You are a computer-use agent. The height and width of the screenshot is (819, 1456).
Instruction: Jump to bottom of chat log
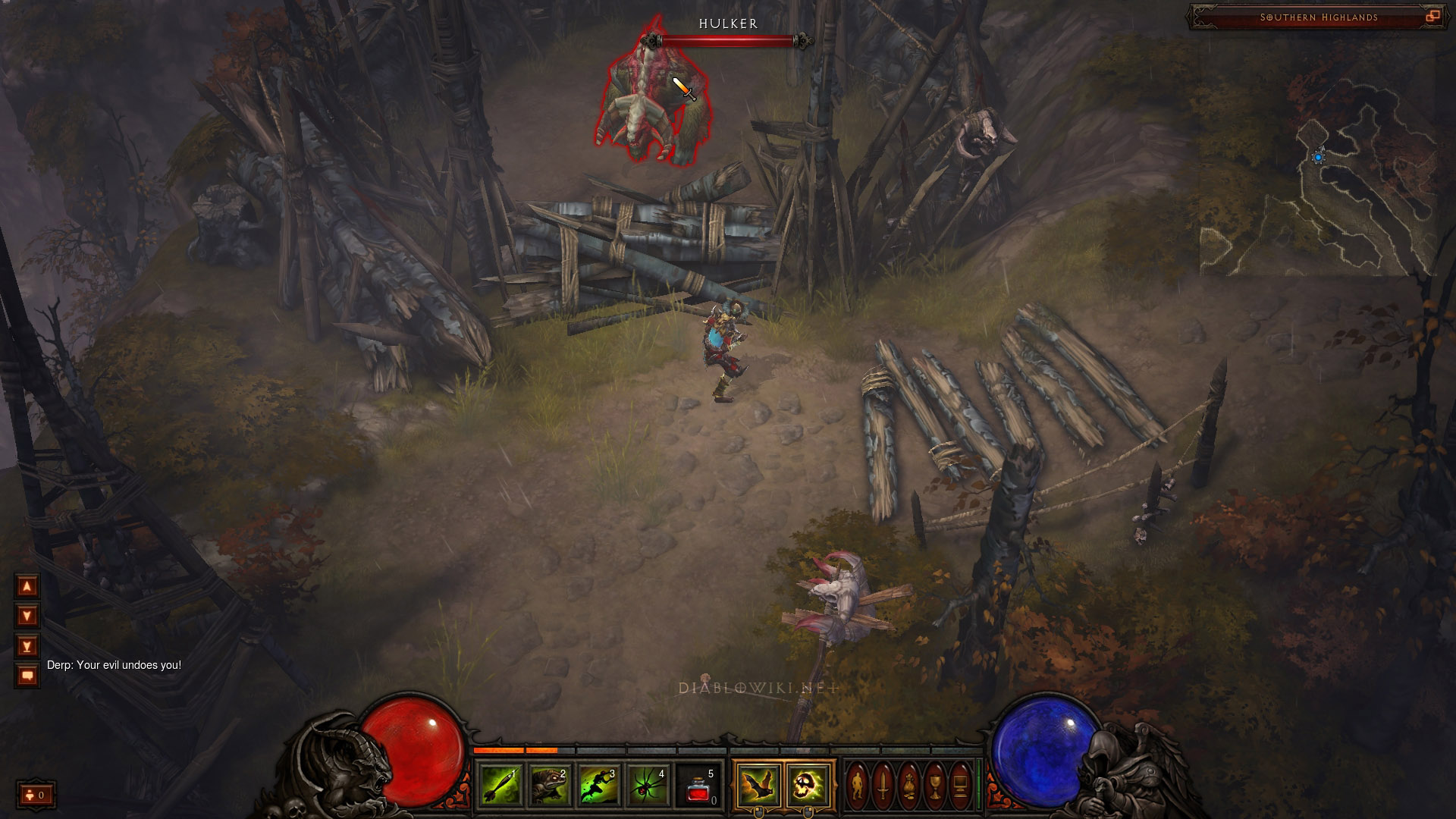[27, 646]
